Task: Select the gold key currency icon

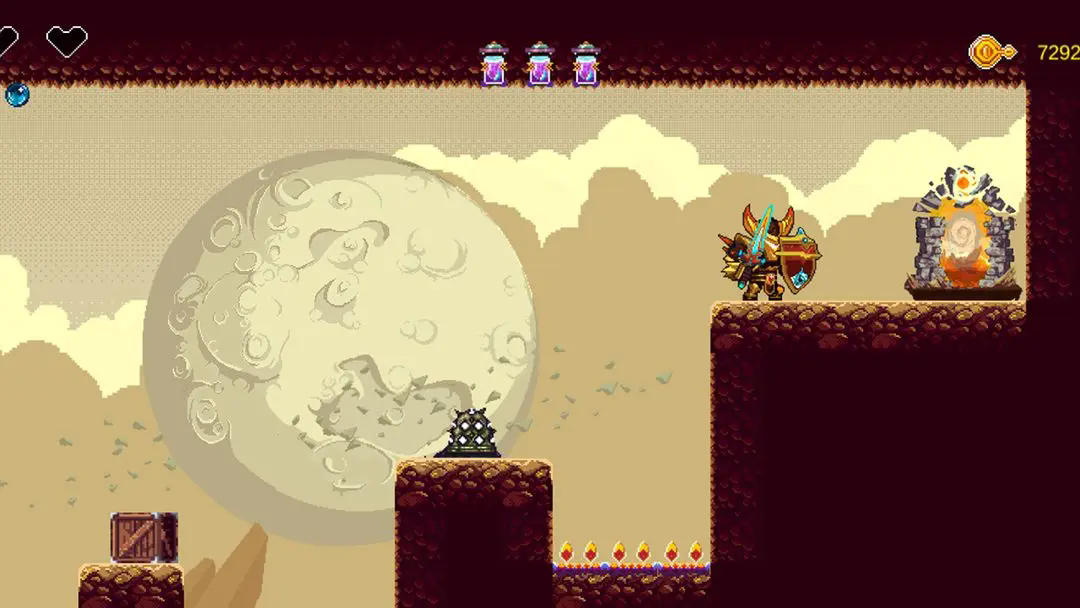Action: click(x=992, y=52)
